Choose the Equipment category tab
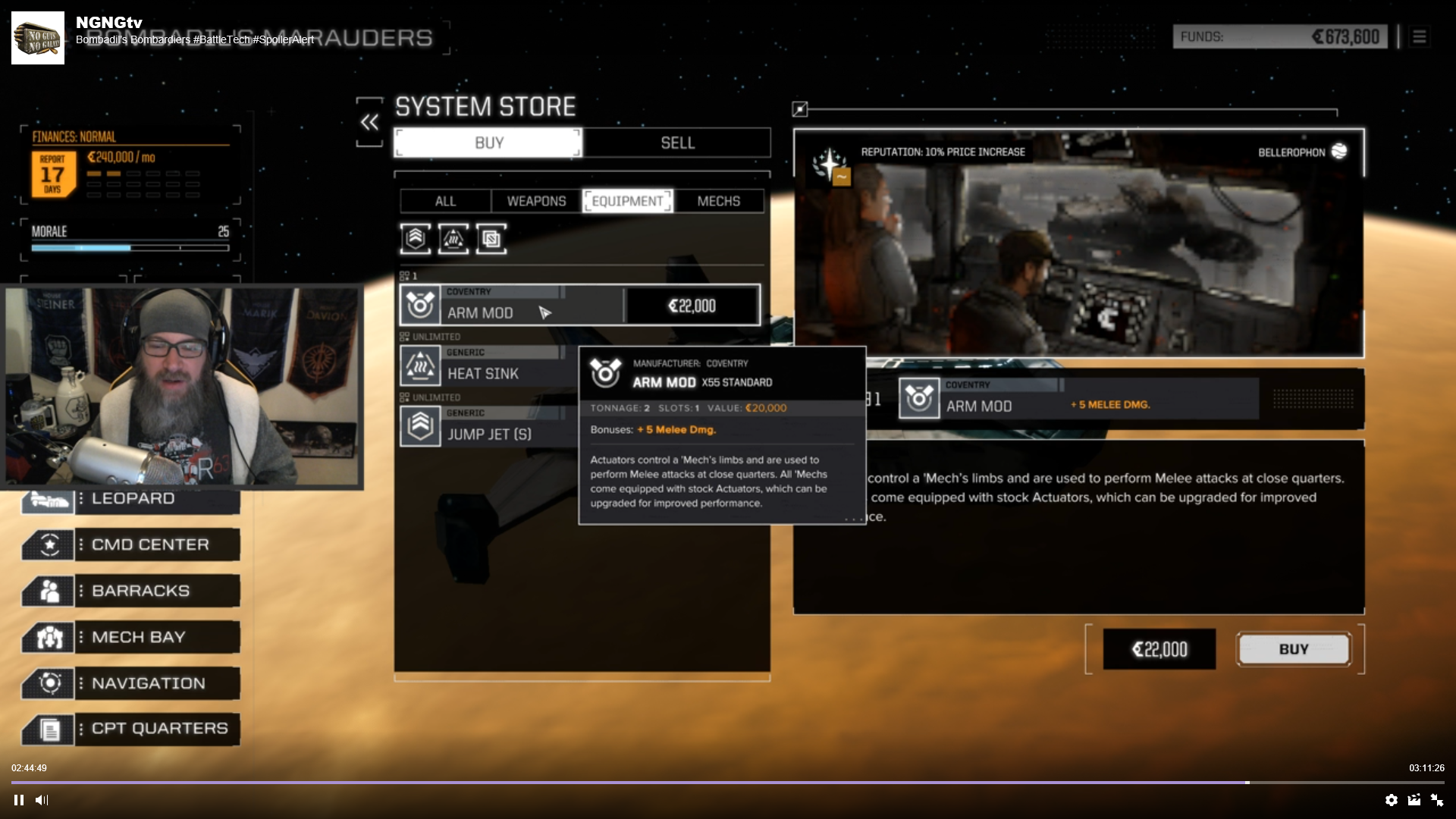 click(x=627, y=201)
